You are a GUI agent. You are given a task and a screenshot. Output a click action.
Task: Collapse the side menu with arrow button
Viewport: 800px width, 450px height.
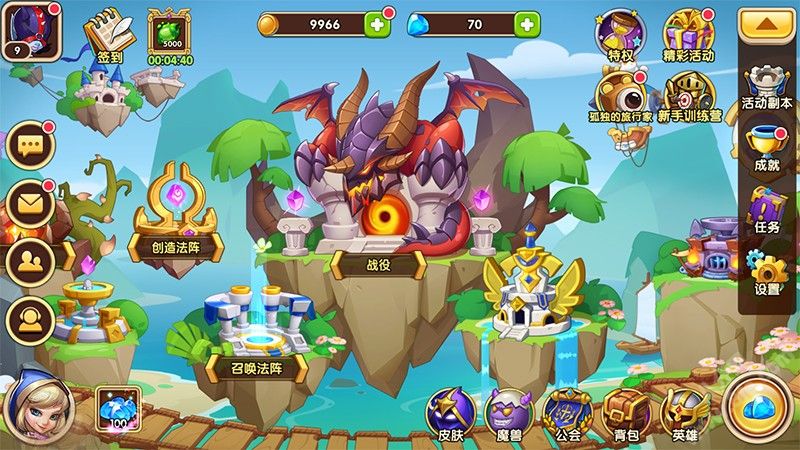768,24
